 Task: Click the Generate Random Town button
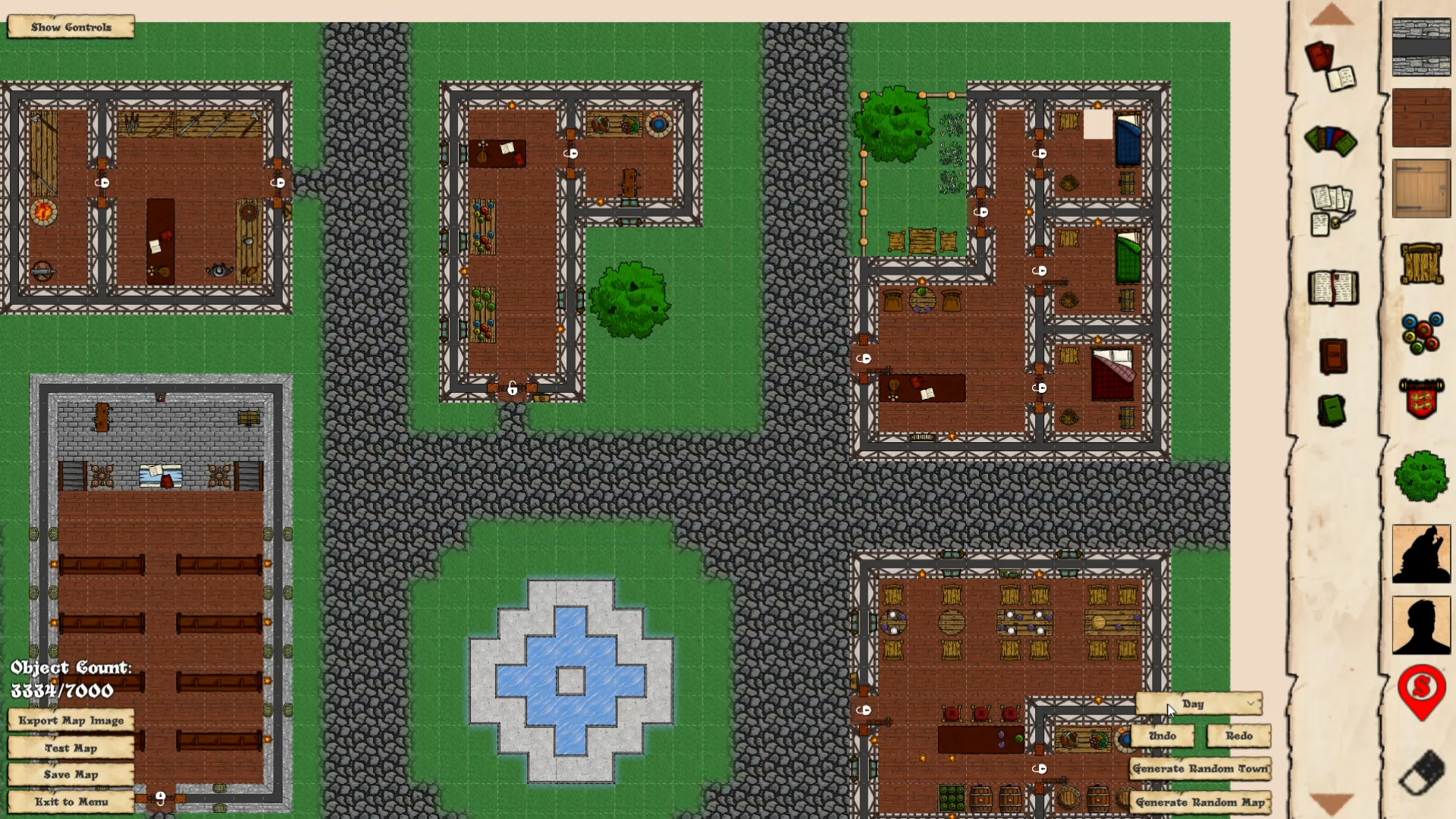[1200, 768]
